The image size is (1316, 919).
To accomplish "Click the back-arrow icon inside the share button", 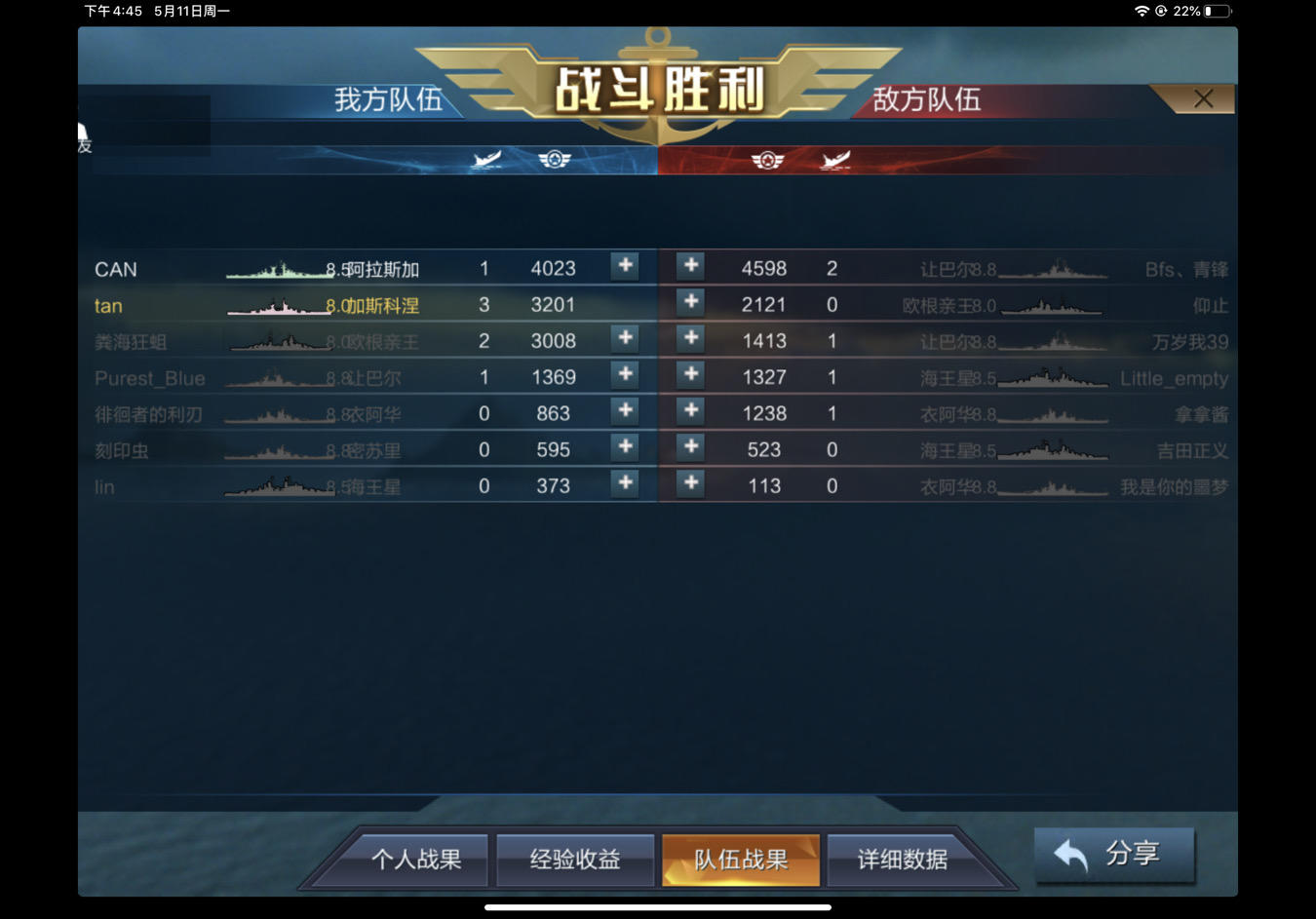I will (x=1068, y=854).
